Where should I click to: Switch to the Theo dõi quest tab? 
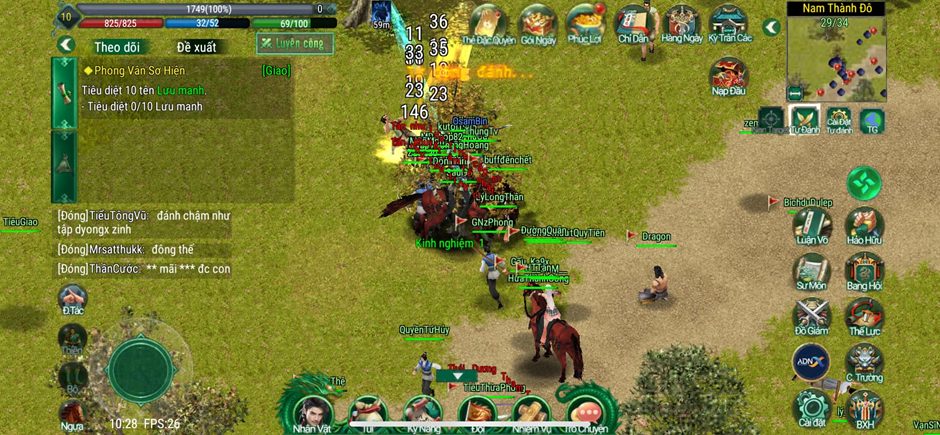117,46
